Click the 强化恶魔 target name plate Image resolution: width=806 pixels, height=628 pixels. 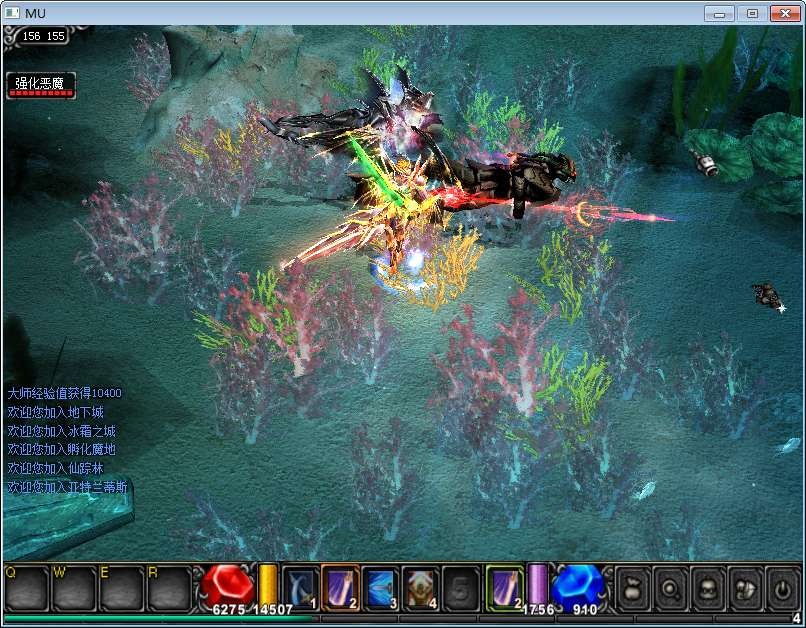[40, 85]
